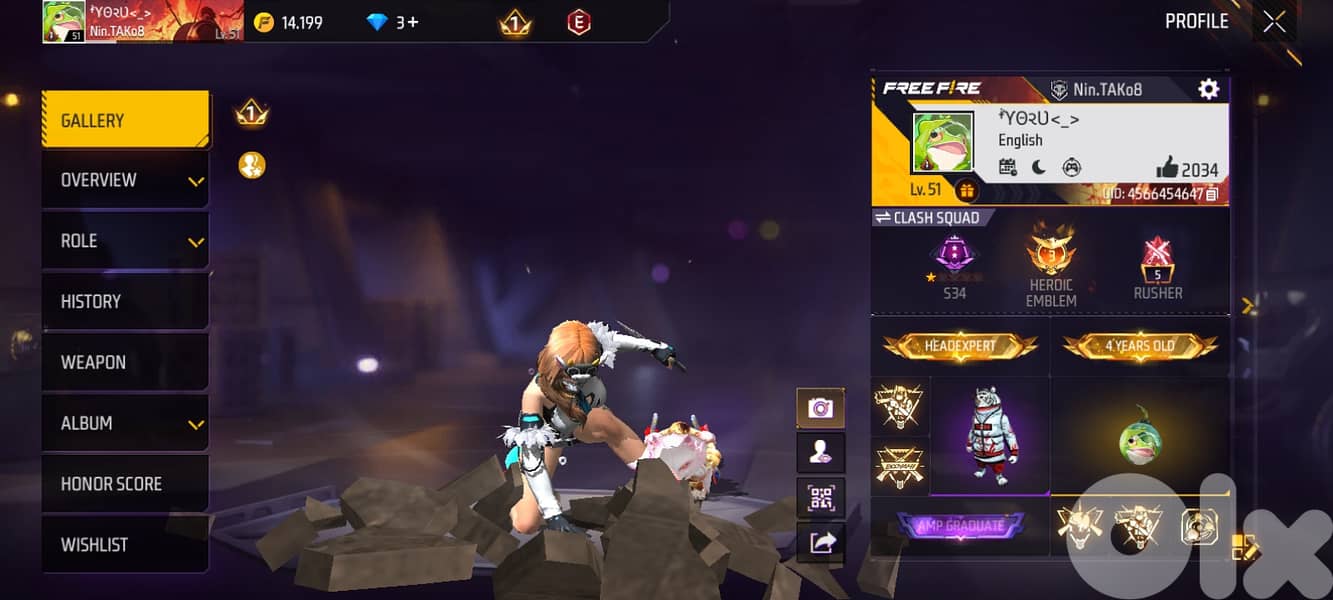Close the profile screen with X

(x=1274, y=22)
